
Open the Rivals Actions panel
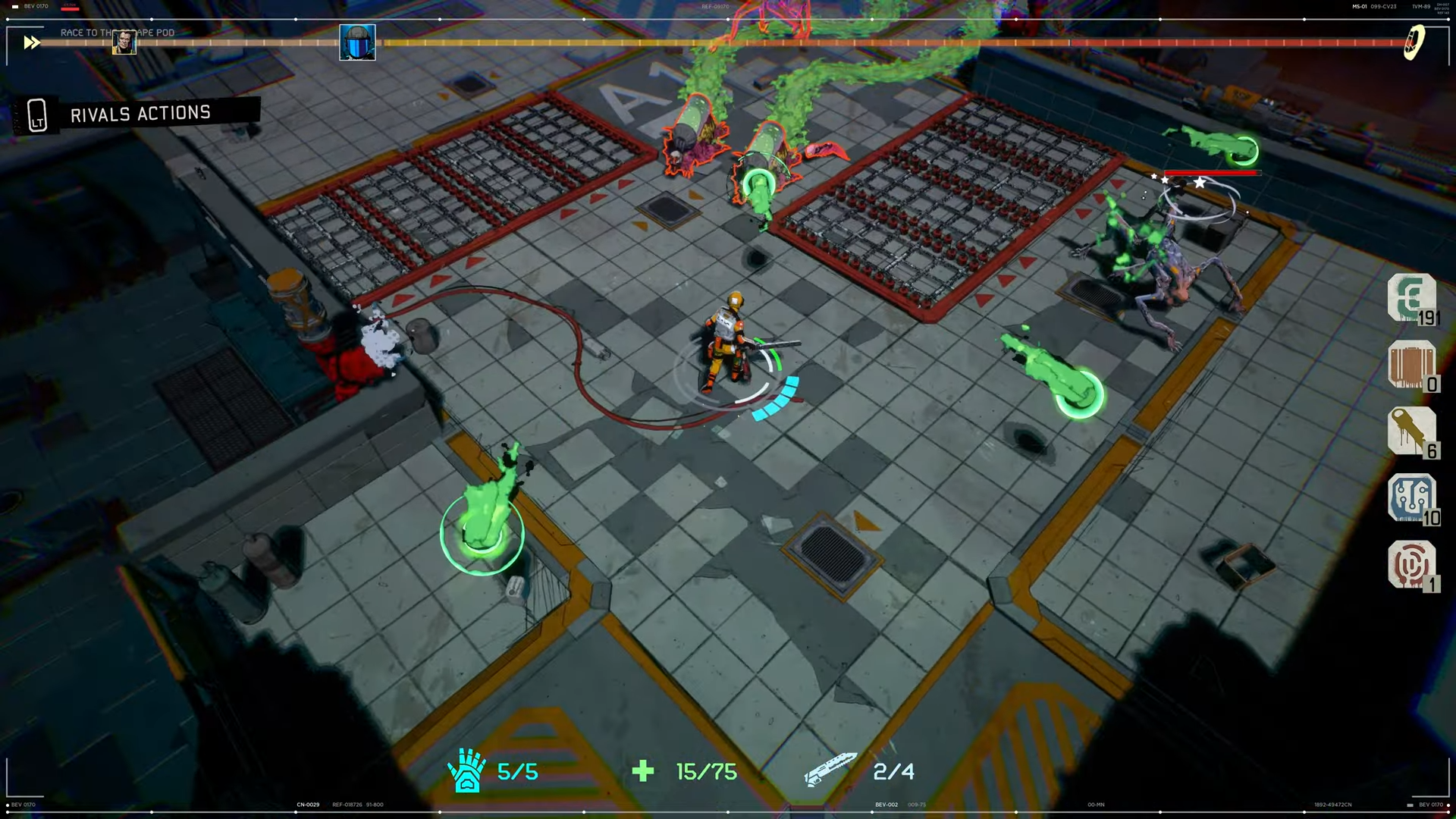(x=139, y=115)
